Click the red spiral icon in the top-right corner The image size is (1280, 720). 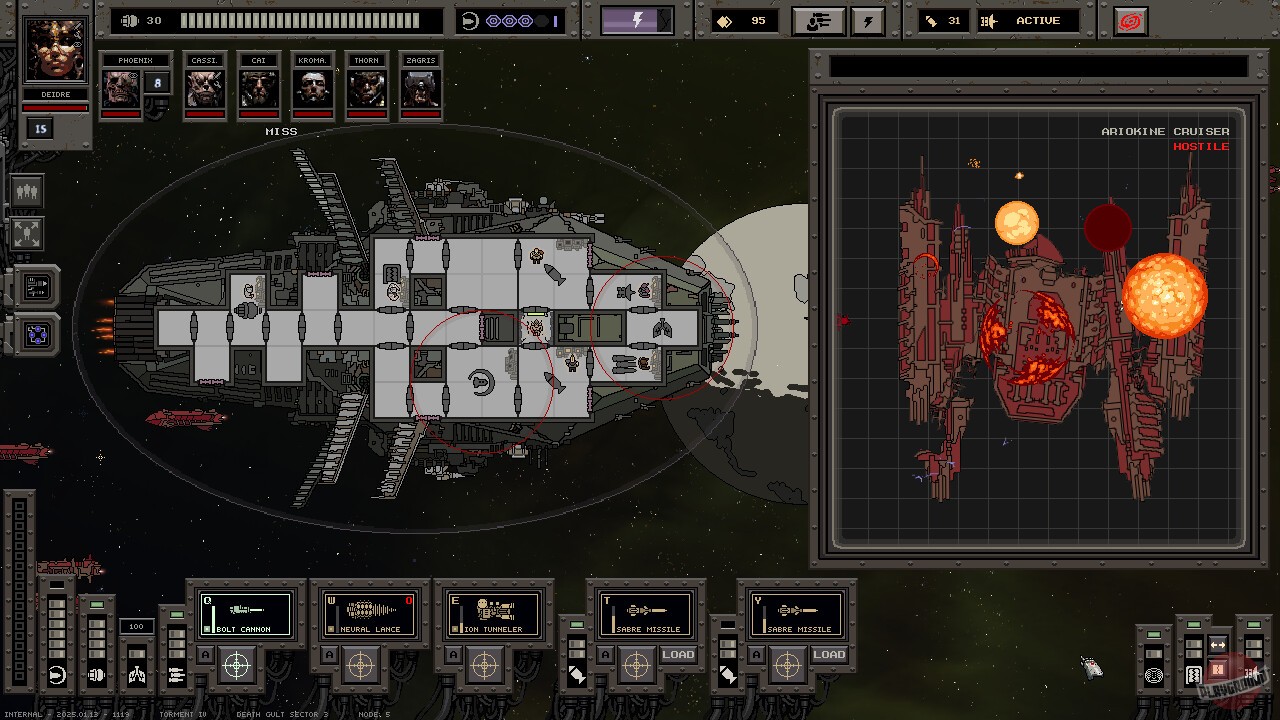pos(1129,20)
